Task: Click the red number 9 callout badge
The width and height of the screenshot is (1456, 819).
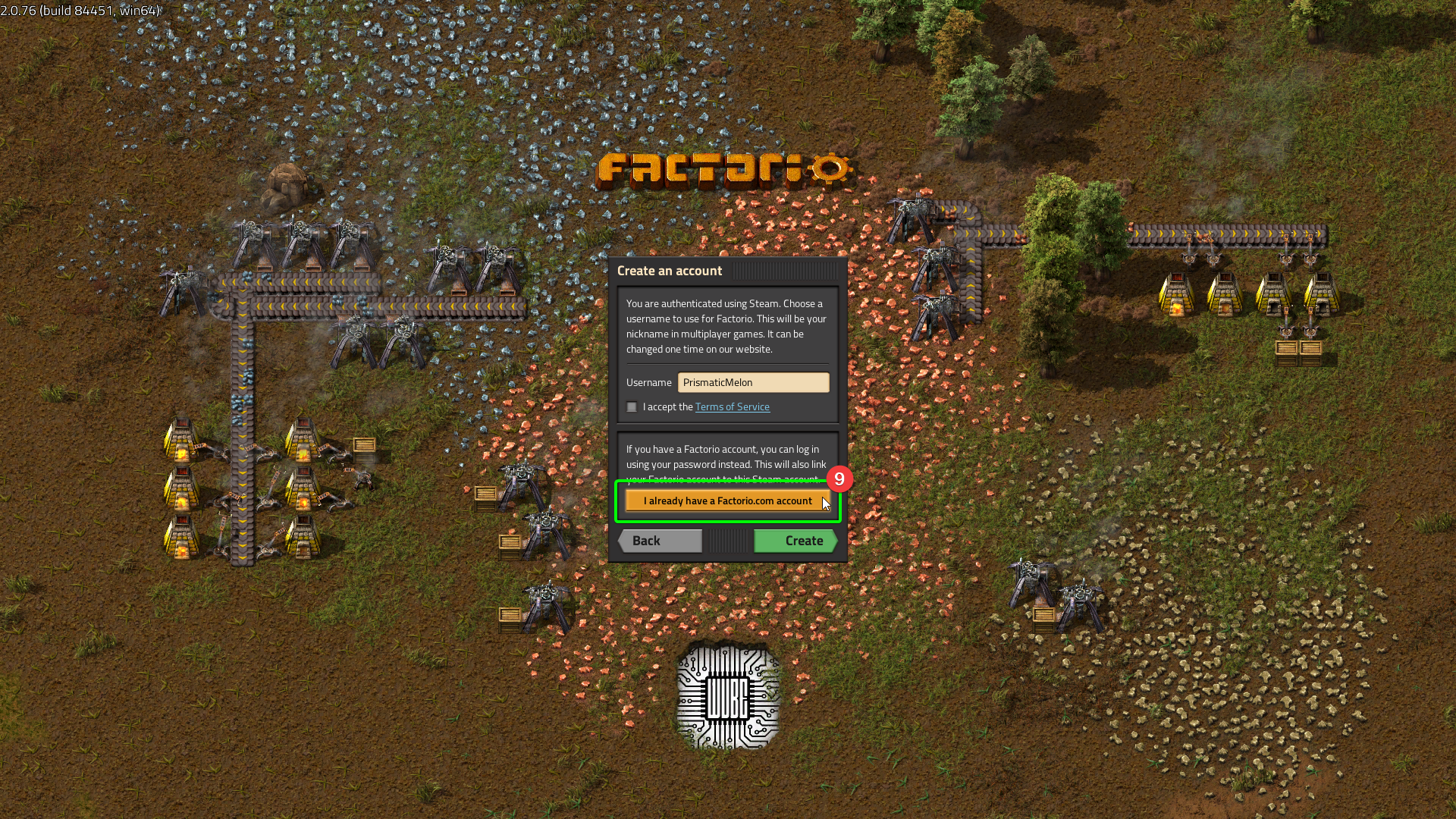Action: click(x=839, y=479)
